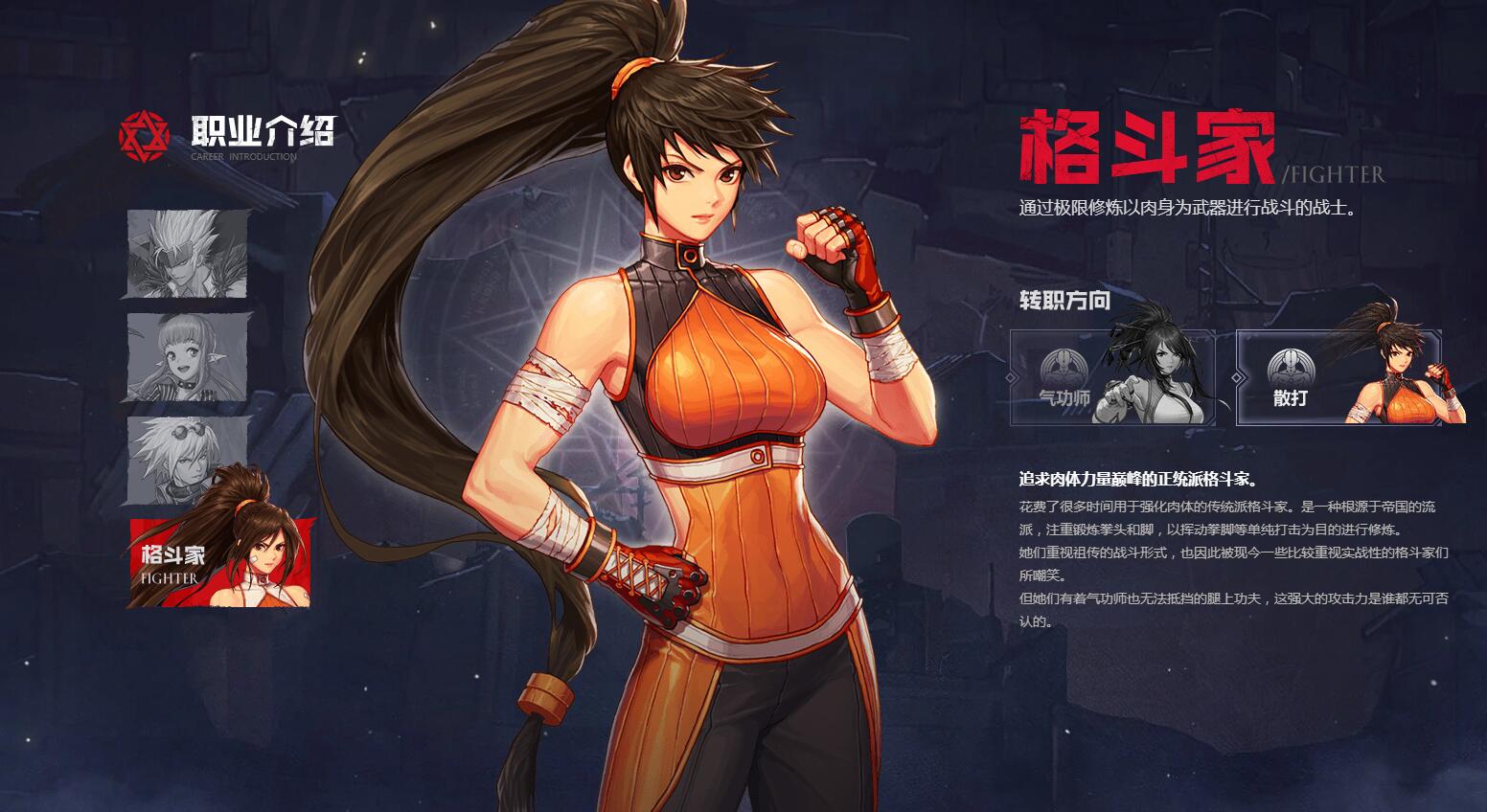
Task: Switch selection to the 气功师 advancement
Action: coord(1111,378)
